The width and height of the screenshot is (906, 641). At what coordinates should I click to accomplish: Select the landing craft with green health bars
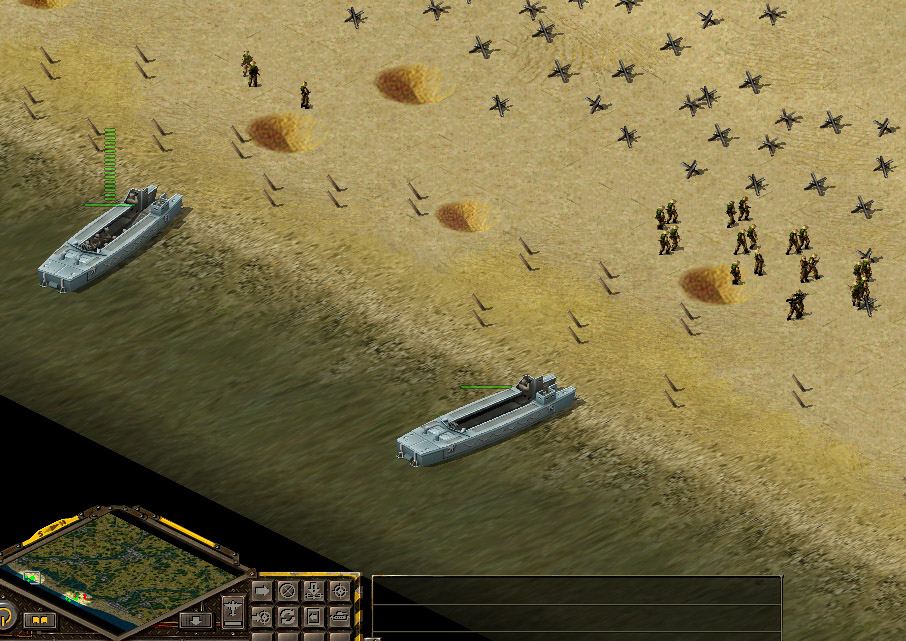tap(110, 238)
